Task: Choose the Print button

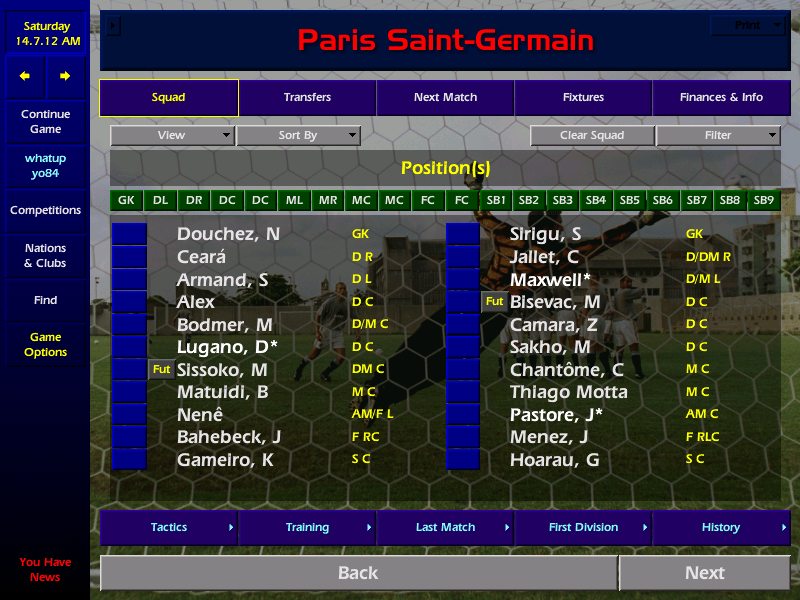Action: click(x=748, y=26)
